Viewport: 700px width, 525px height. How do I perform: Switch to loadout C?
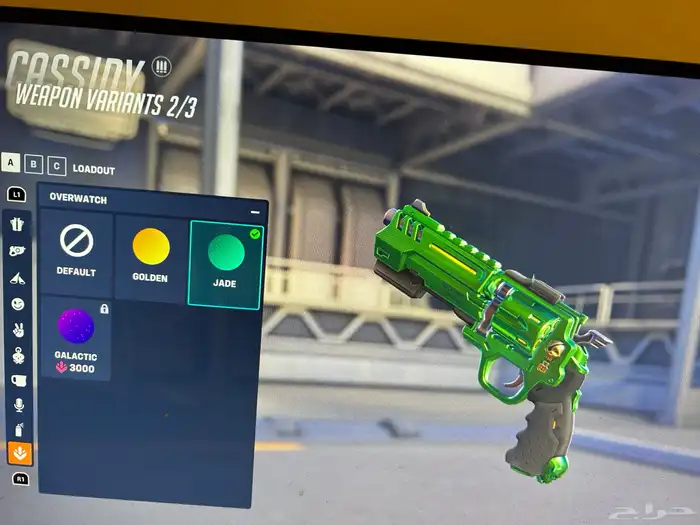coord(56,166)
